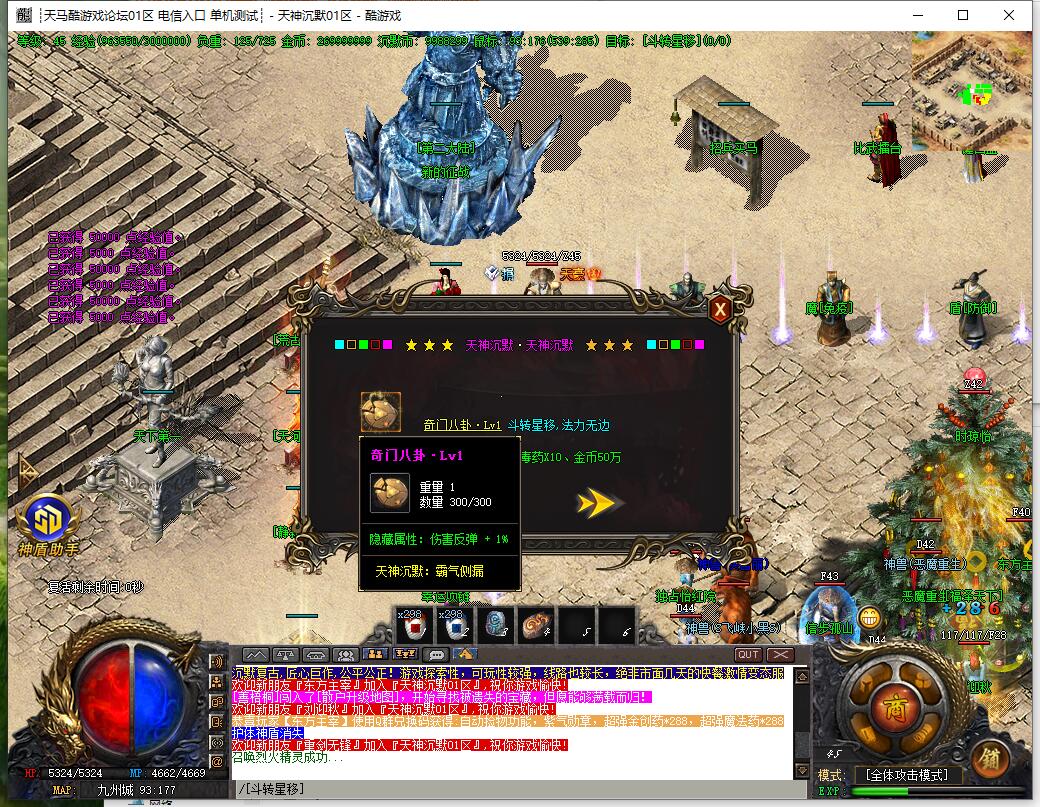The height and width of the screenshot is (807, 1040).
Task: Select the @ chat channel icon
Action: point(215,742)
